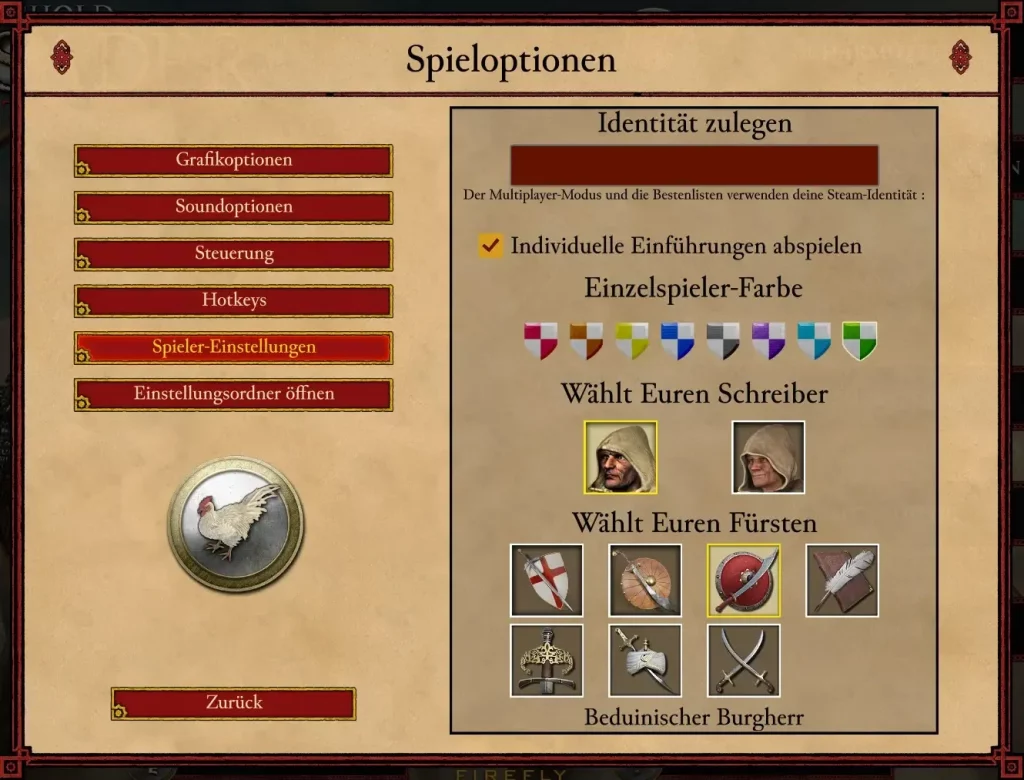Pick the quill and book lord icon
This screenshot has width=1024, height=780.
point(842,580)
